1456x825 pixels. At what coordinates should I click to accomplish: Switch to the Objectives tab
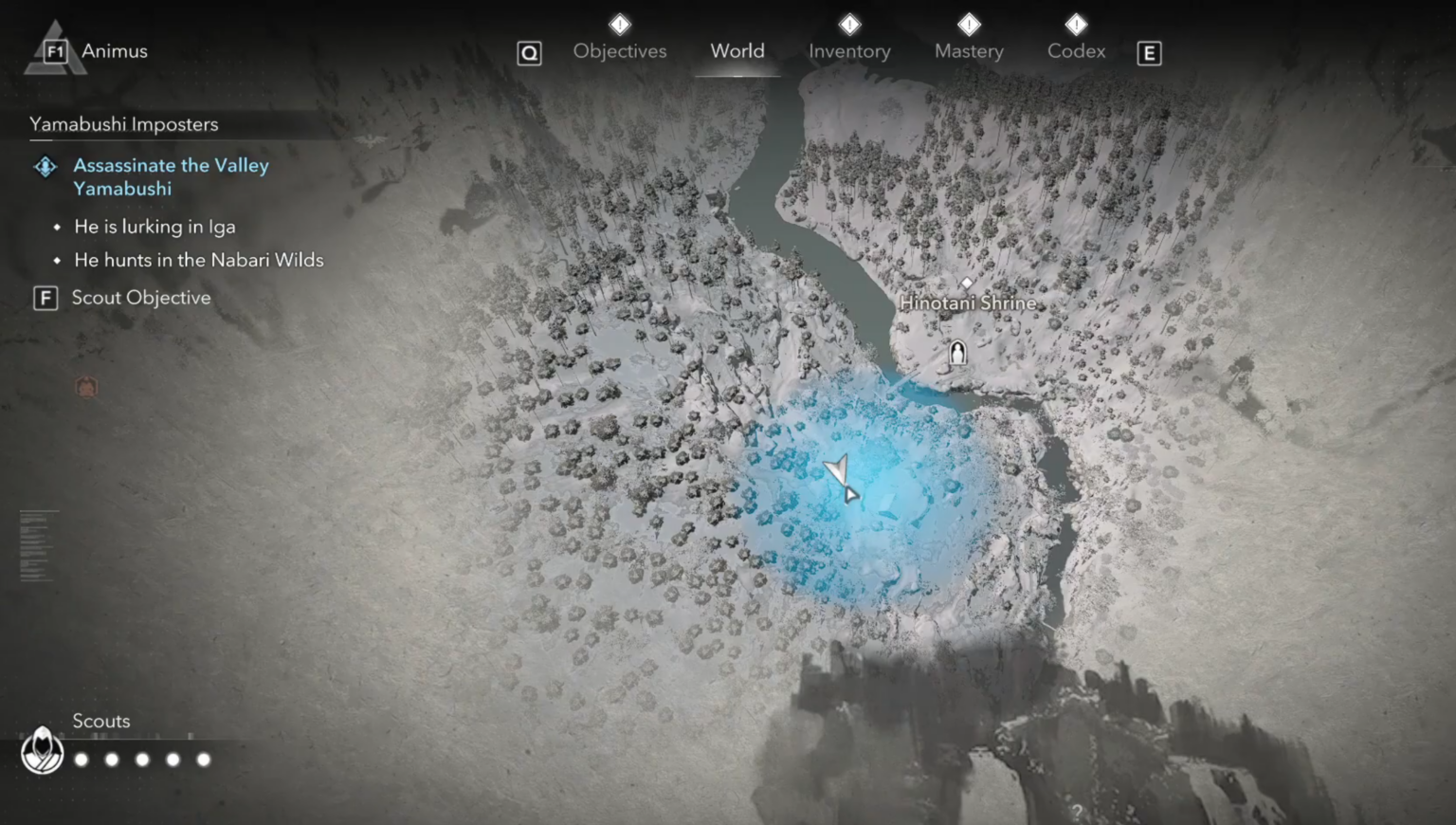pyautogui.click(x=619, y=51)
